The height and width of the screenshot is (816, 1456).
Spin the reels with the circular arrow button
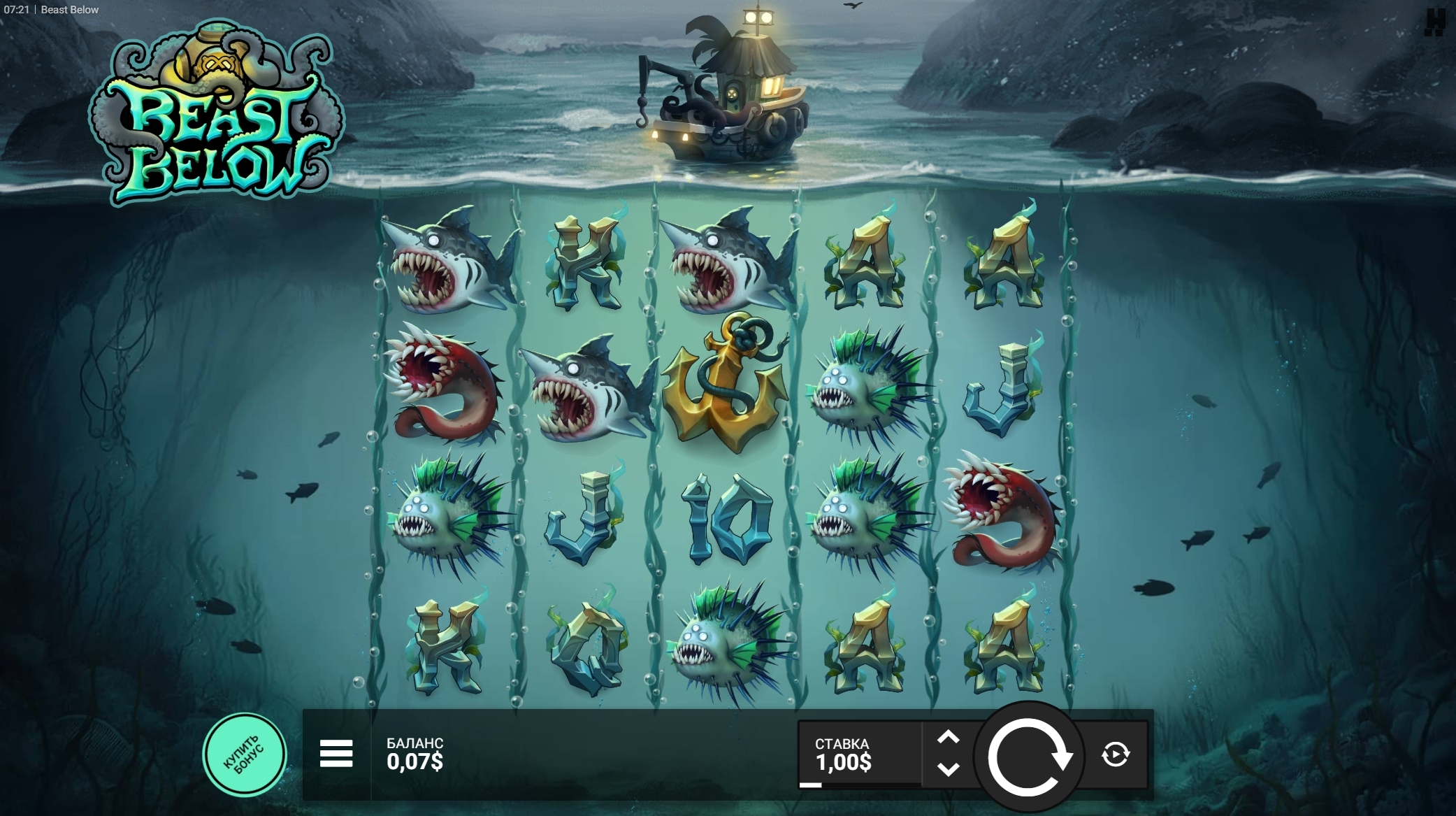tap(1028, 756)
